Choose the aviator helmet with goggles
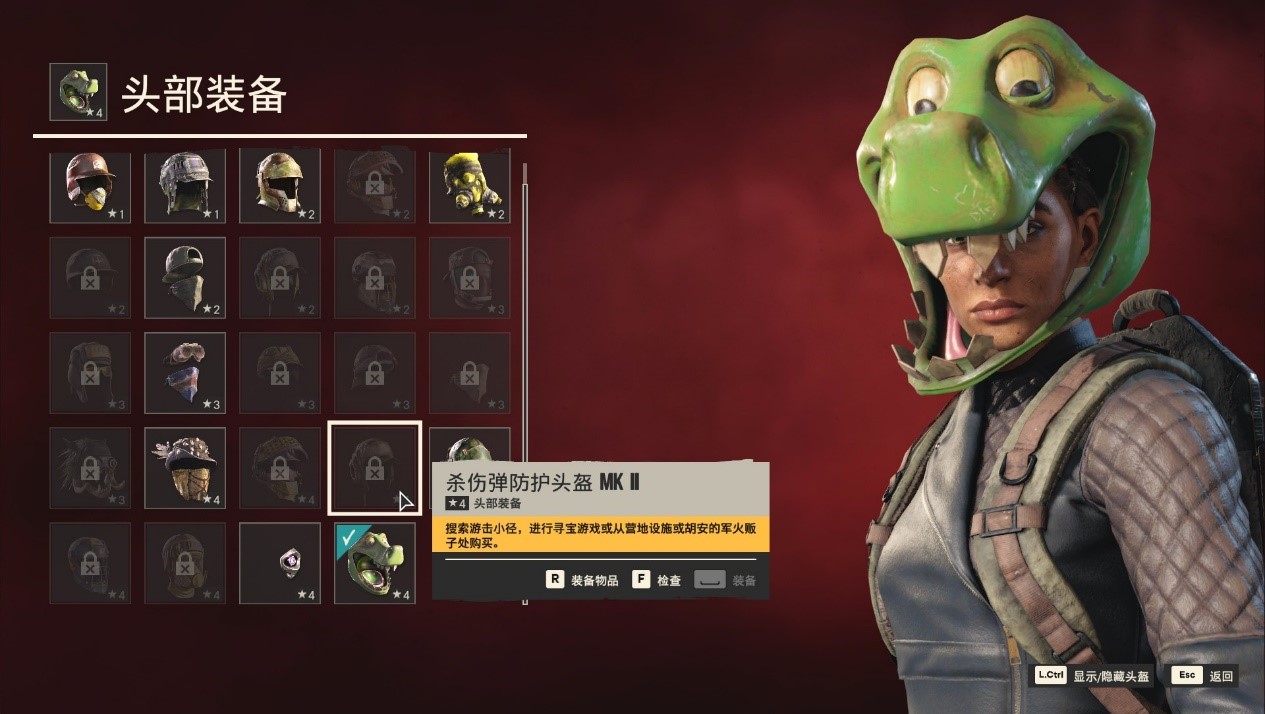The width and height of the screenshot is (1265, 714). click(185, 186)
